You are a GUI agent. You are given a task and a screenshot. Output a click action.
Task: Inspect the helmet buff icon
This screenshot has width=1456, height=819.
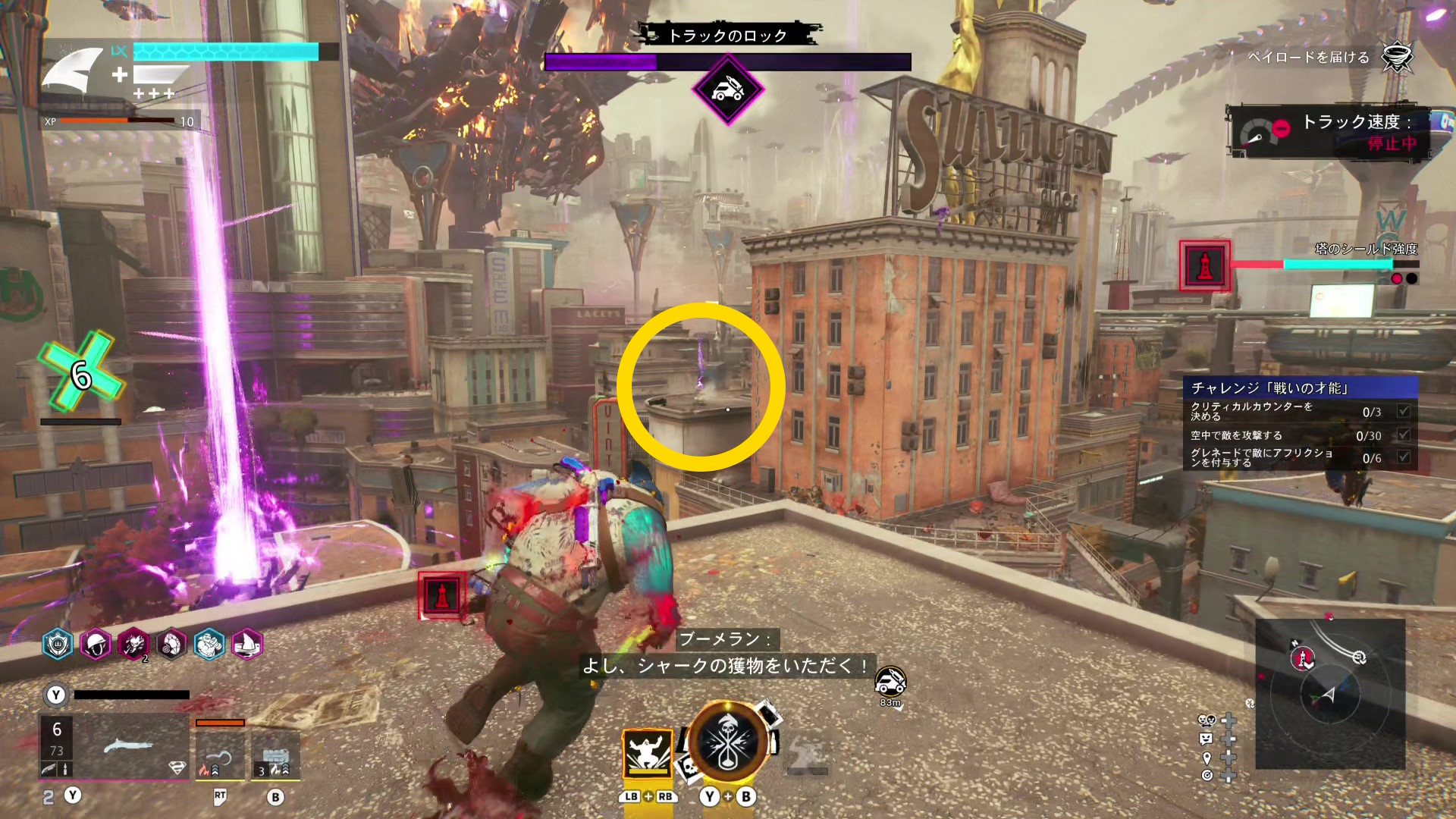(96, 645)
